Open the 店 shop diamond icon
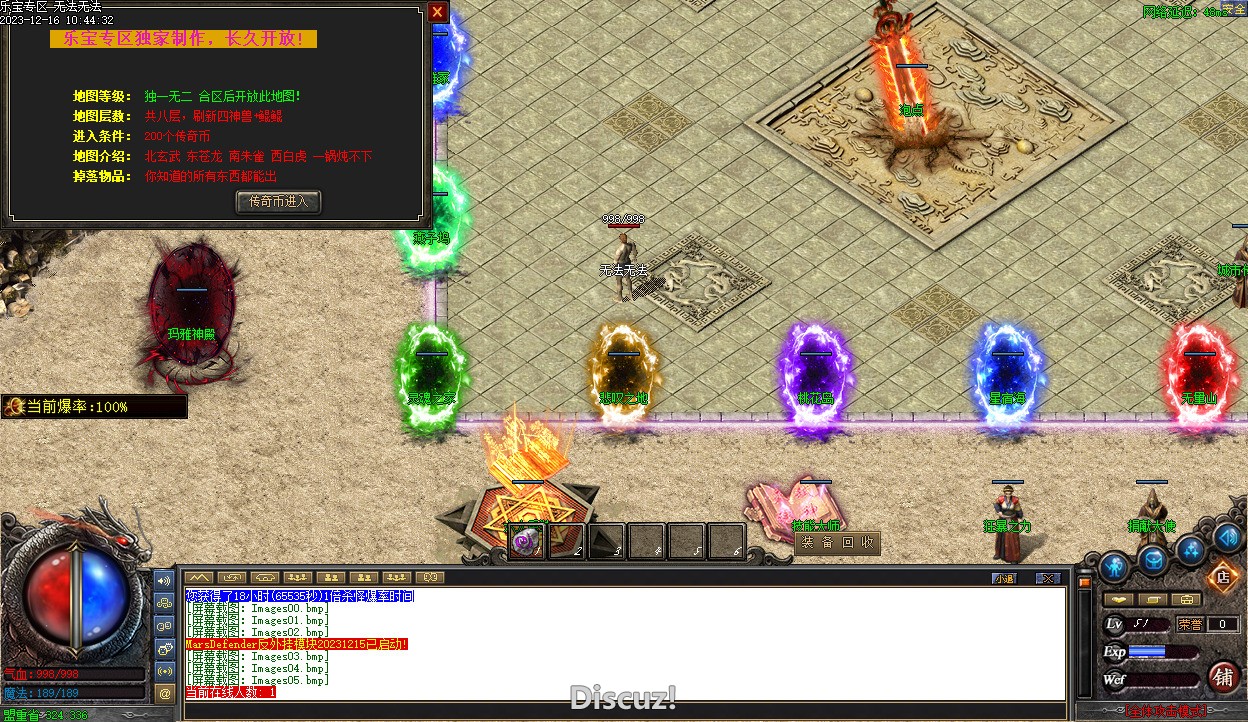Image resolution: width=1248 pixels, height=722 pixels. [x=1221, y=576]
